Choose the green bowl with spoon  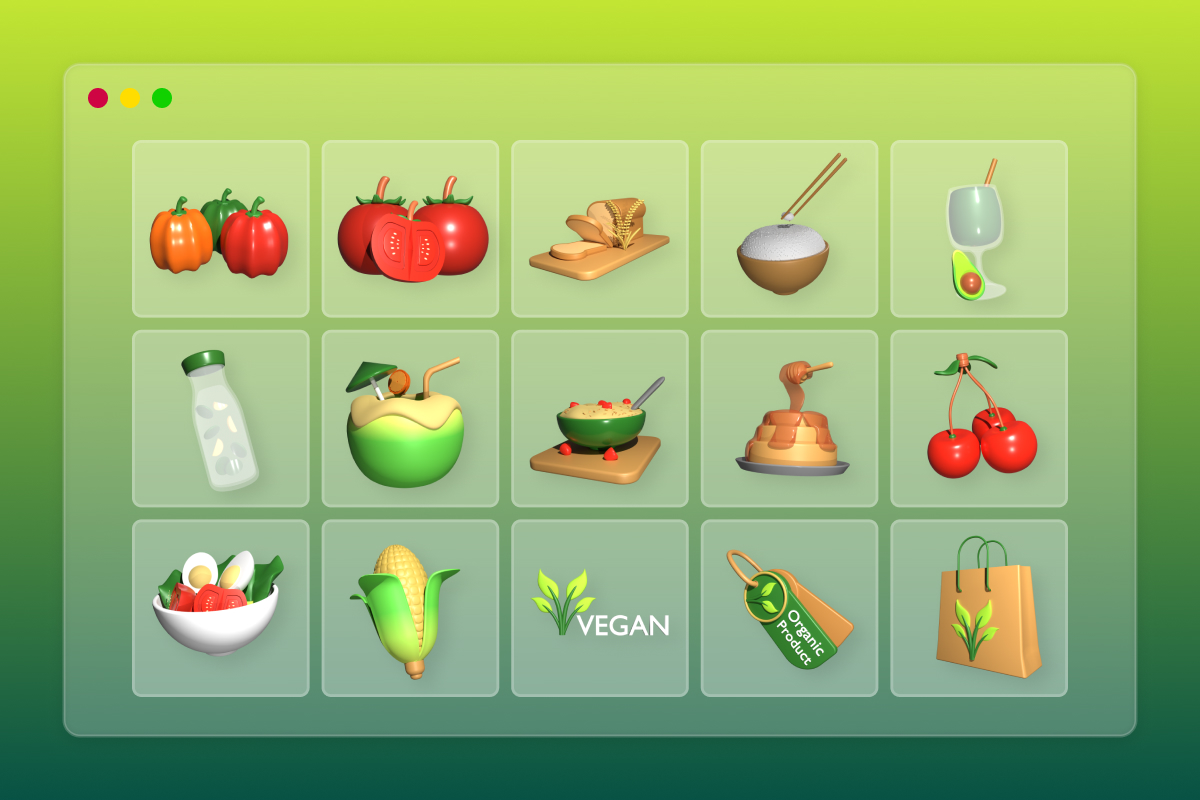click(x=599, y=418)
